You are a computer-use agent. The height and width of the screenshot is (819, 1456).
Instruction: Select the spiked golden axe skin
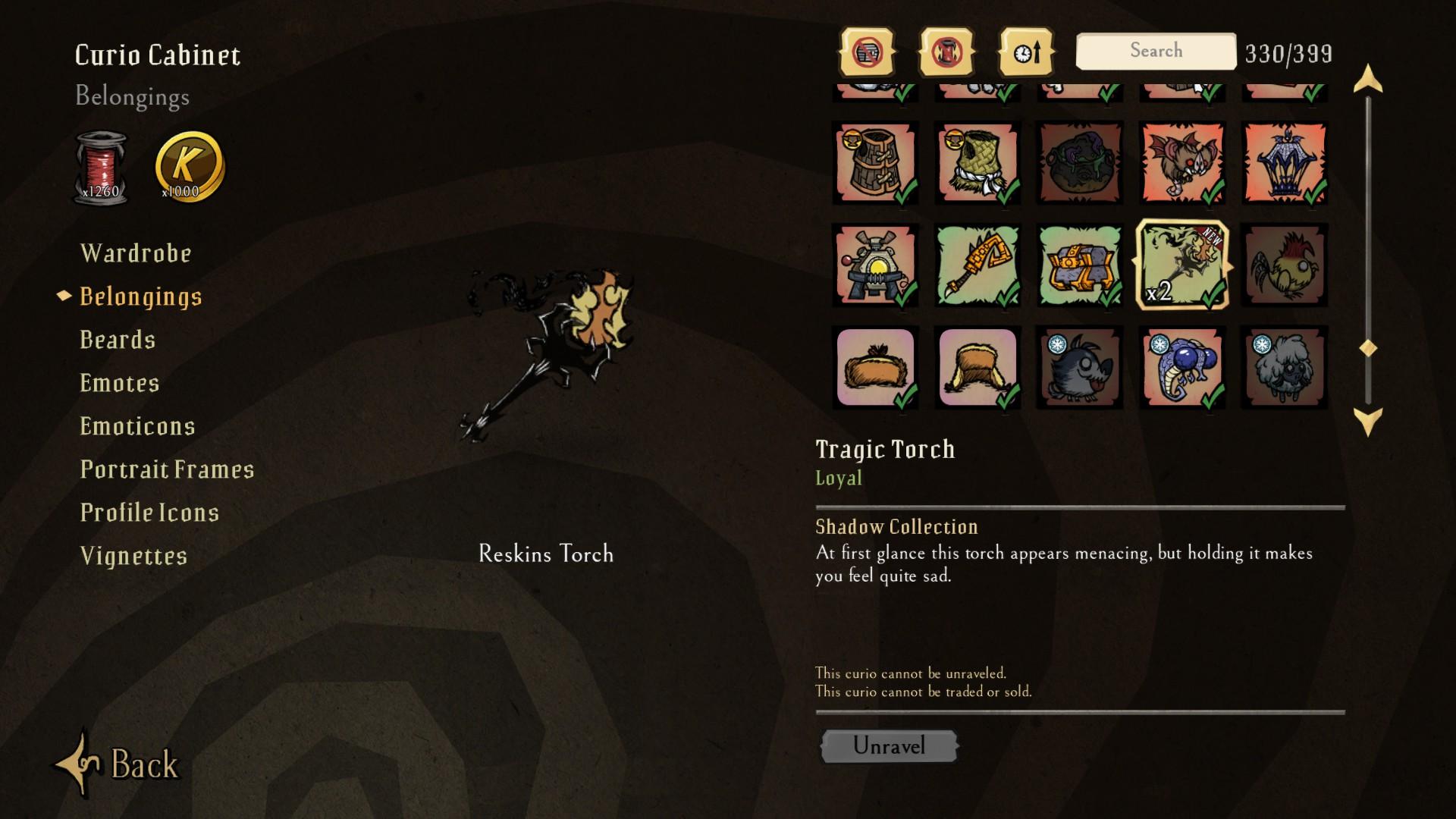click(977, 265)
